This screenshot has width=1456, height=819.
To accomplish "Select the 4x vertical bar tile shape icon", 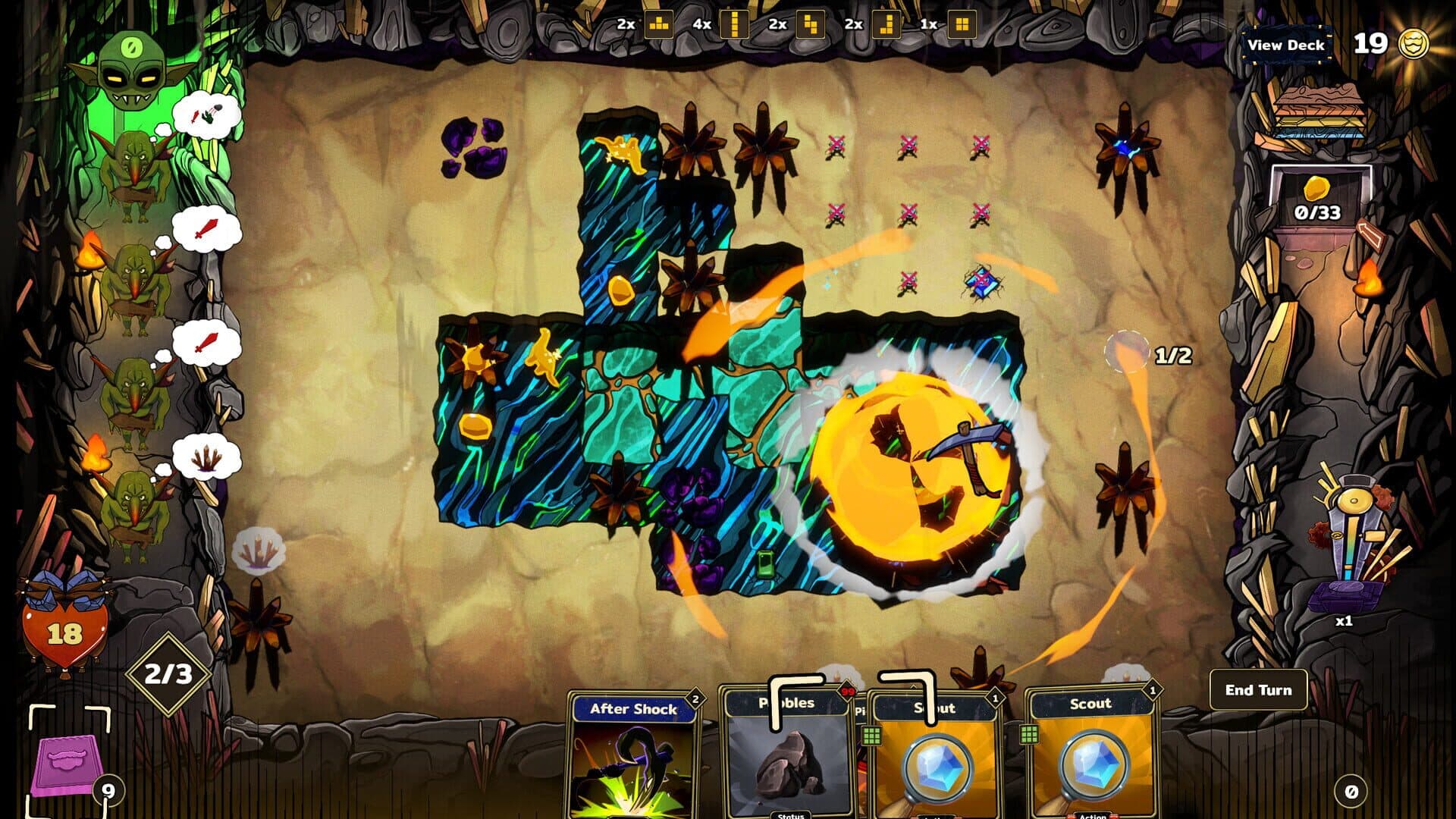I will coord(734,24).
